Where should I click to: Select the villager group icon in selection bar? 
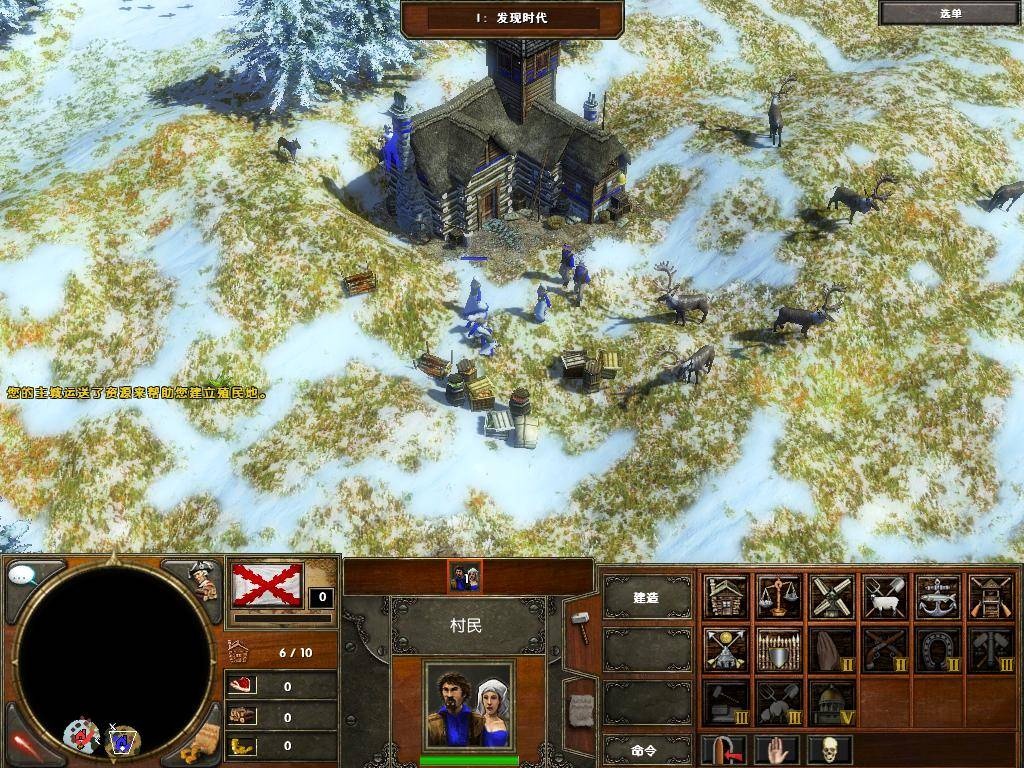click(464, 575)
